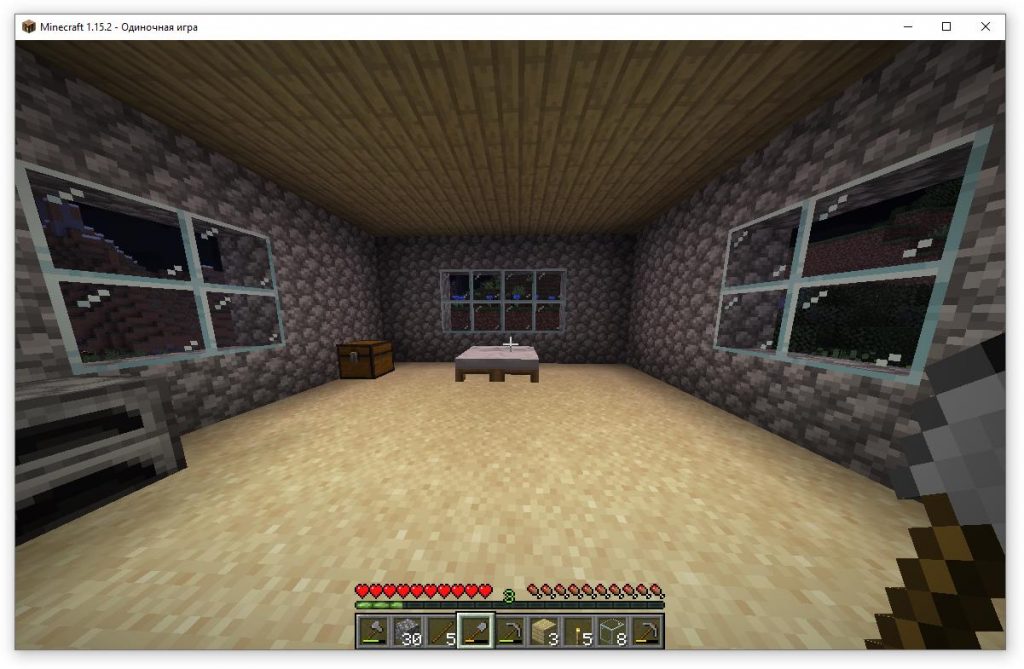Choose the wooden planks stack of 3
The width and height of the screenshot is (1024, 669).
coord(544,630)
